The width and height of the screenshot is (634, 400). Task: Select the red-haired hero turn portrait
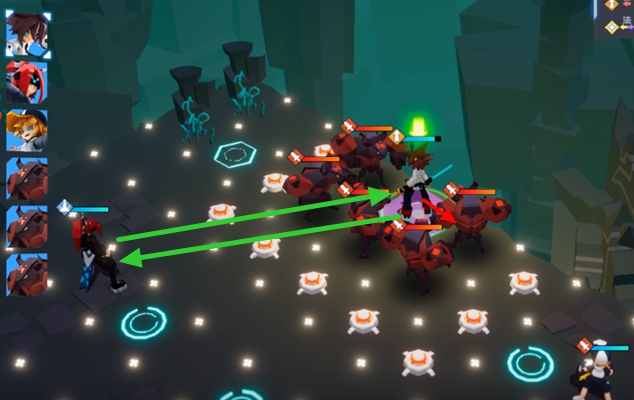click(x=27, y=82)
